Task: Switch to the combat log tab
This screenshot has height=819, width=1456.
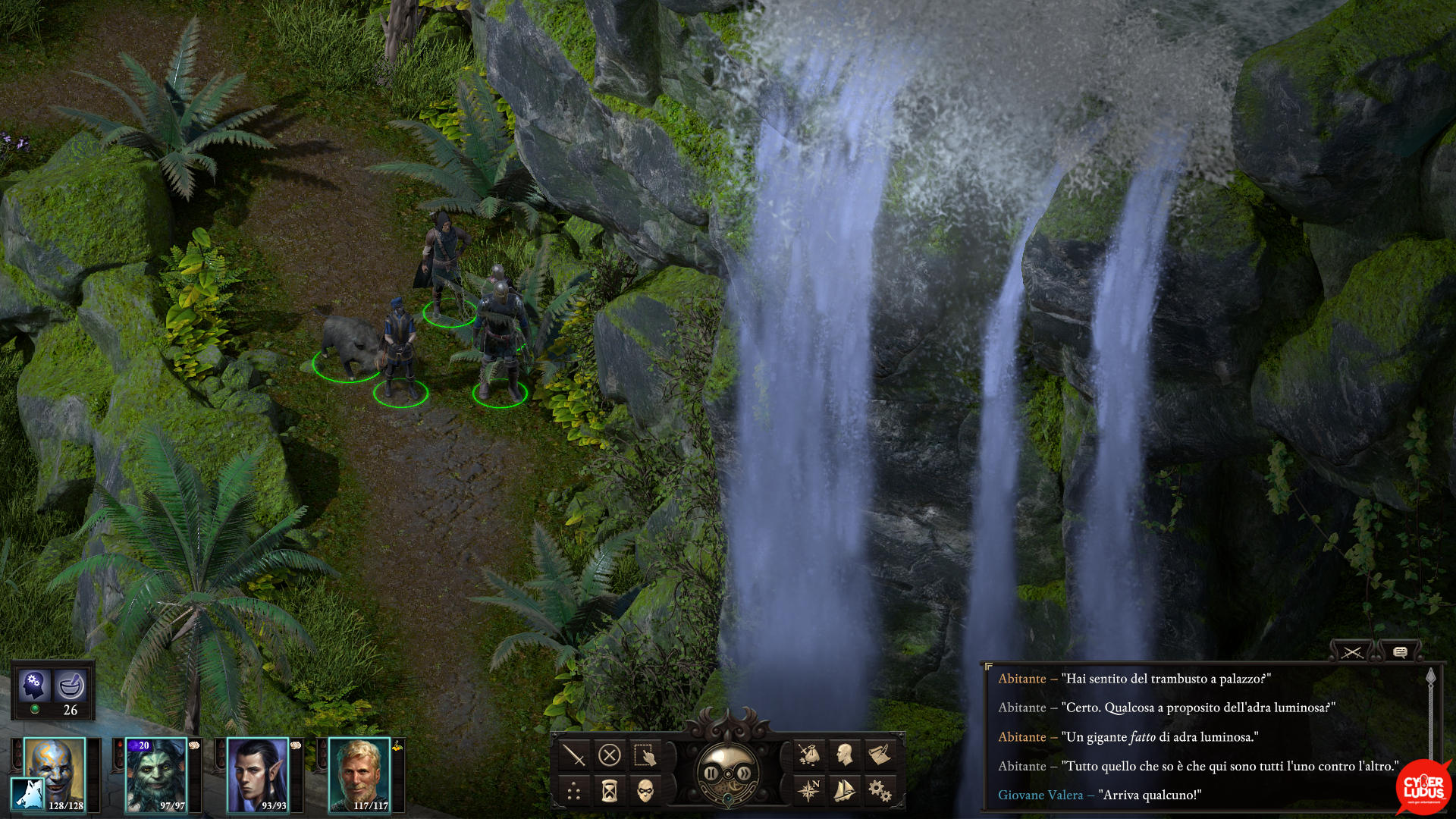Action: pyautogui.click(x=1351, y=652)
